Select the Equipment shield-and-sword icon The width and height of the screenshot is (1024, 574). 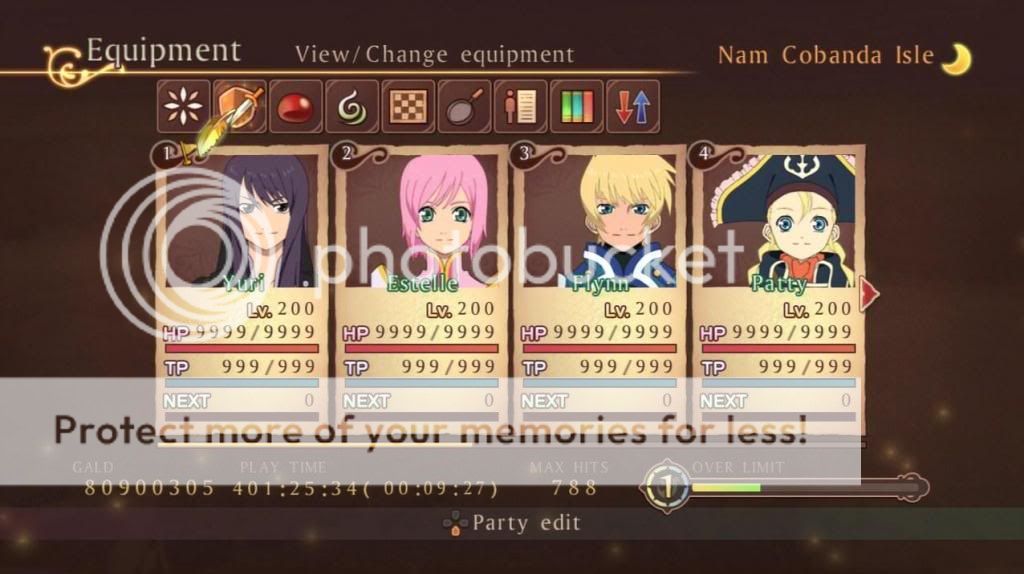[240, 107]
